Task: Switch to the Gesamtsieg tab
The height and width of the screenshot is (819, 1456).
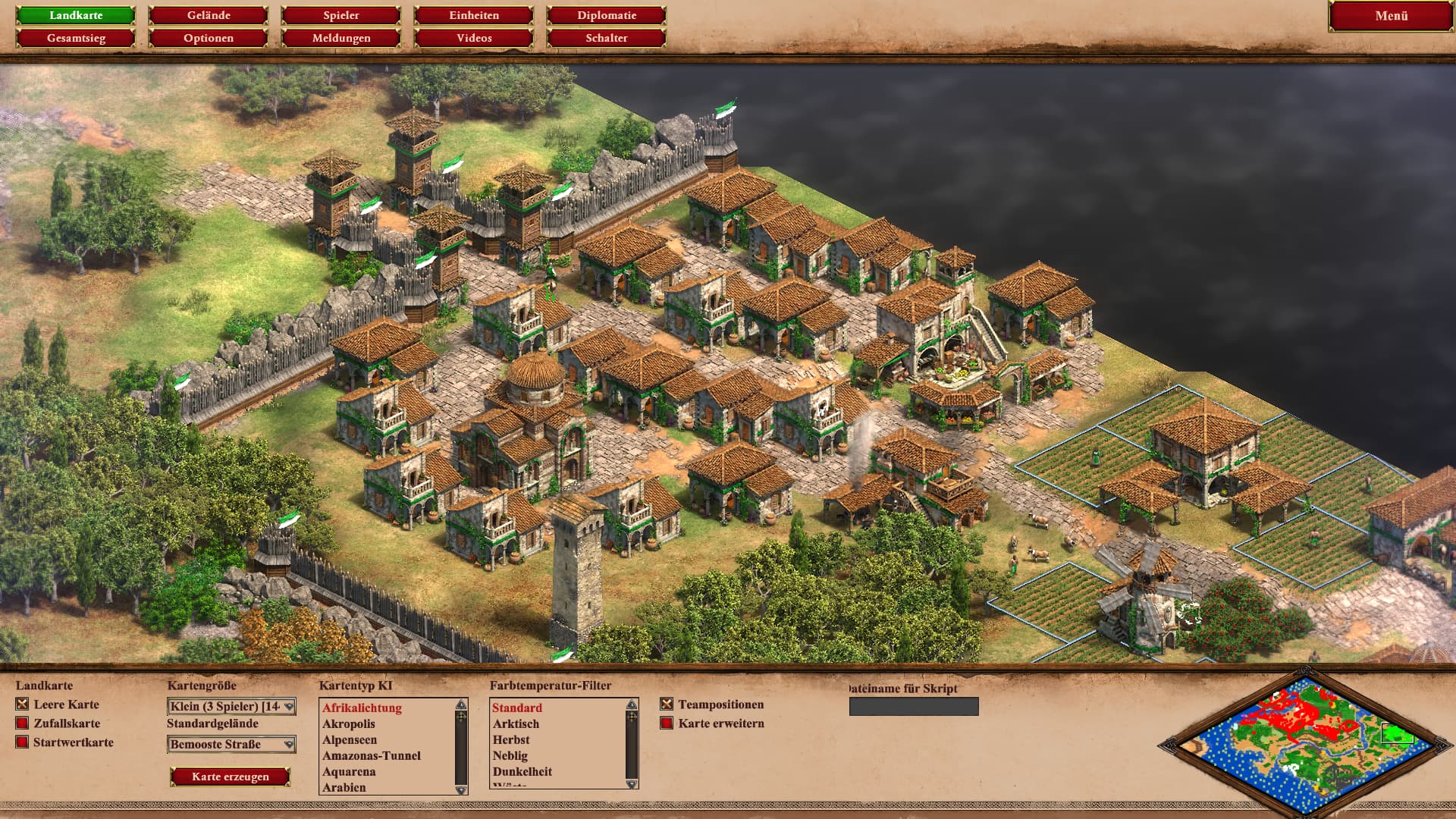Action: pos(76,38)
